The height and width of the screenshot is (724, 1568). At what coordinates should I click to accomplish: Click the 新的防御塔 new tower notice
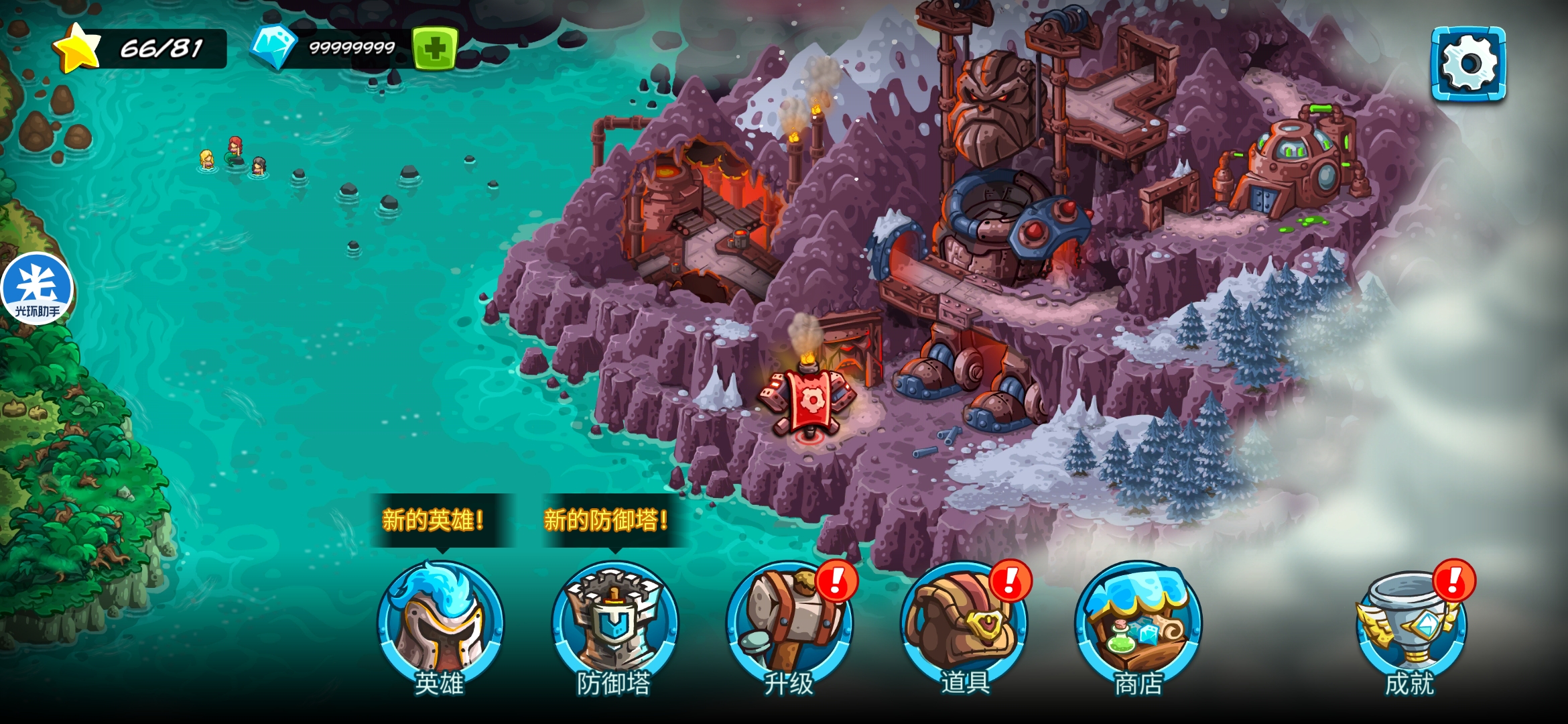point(606,520)
